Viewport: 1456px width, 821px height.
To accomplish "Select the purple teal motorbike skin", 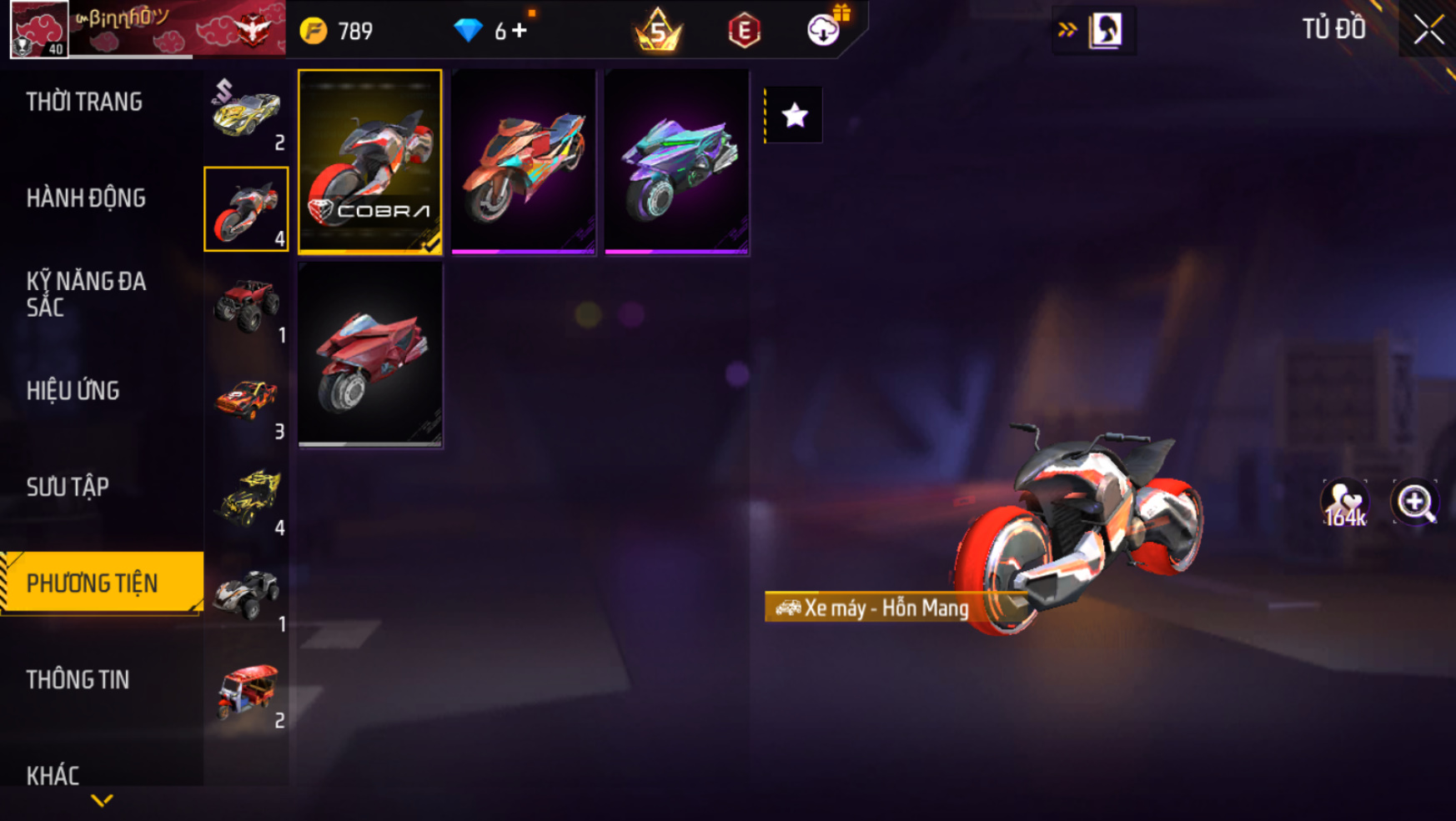I will tap(677, 162).
